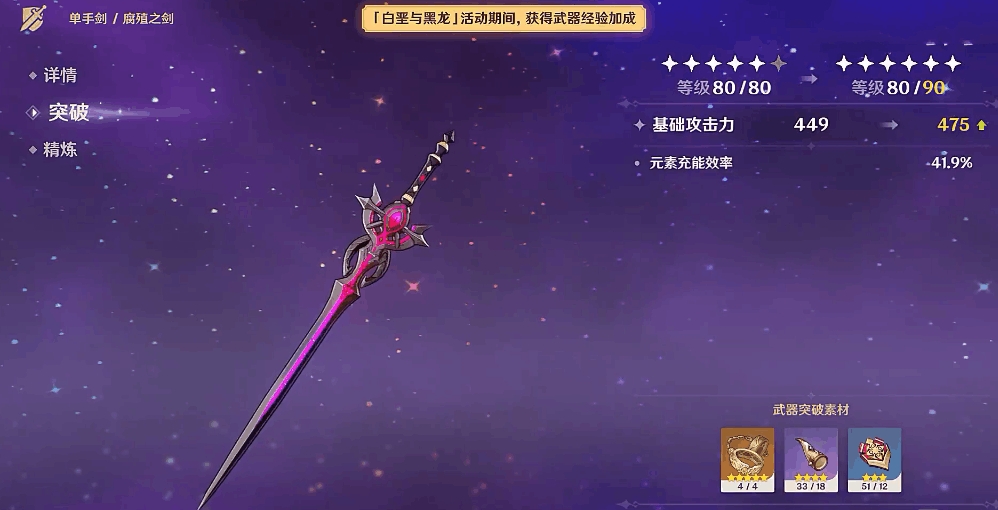Image resolution: width=998 pixels, height=510 pixels.
Task: Select the 精炼 refinement tab
Action: [x=60, y=150]
